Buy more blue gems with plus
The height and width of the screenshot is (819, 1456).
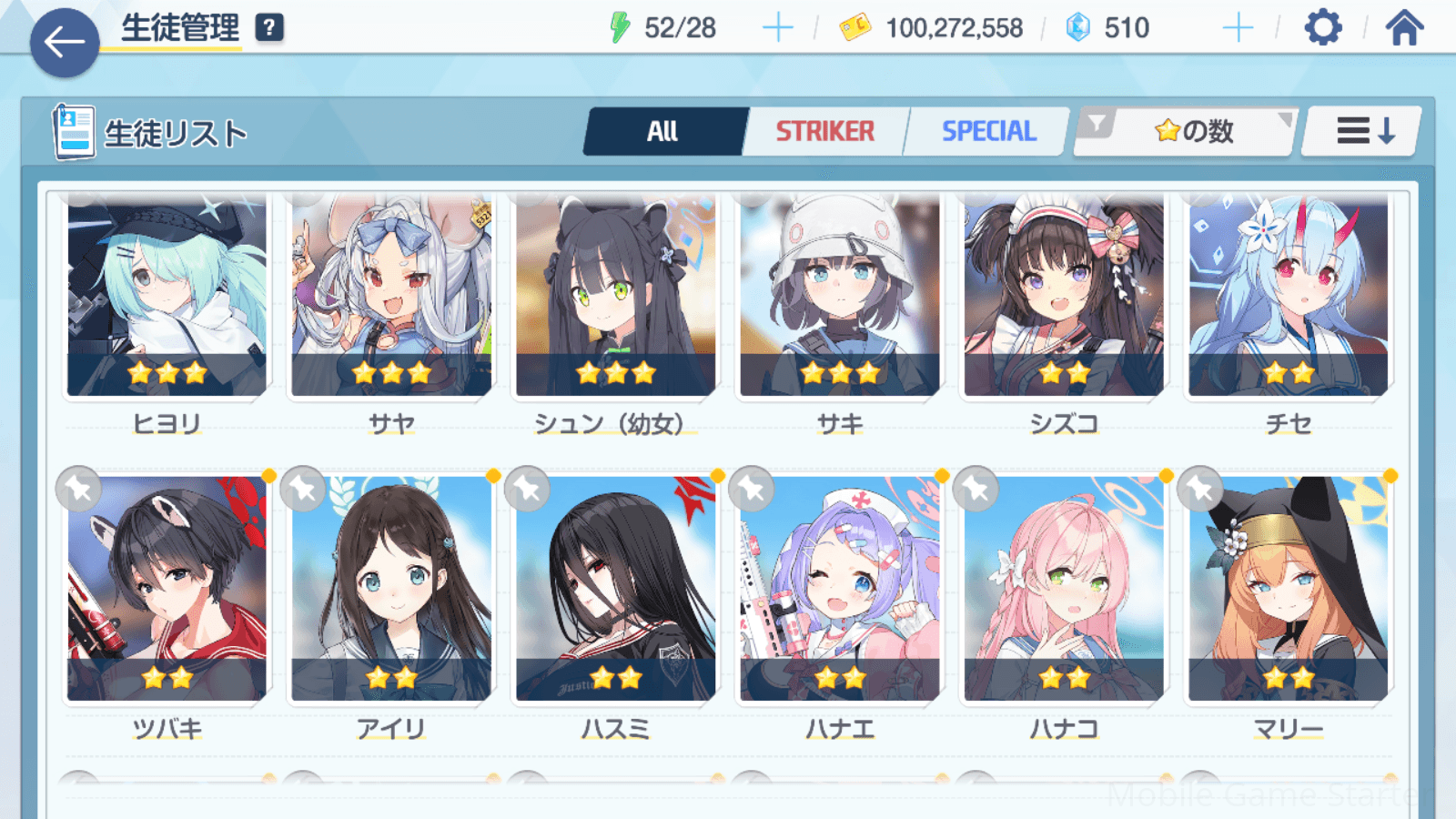[x=1238, y=28]
